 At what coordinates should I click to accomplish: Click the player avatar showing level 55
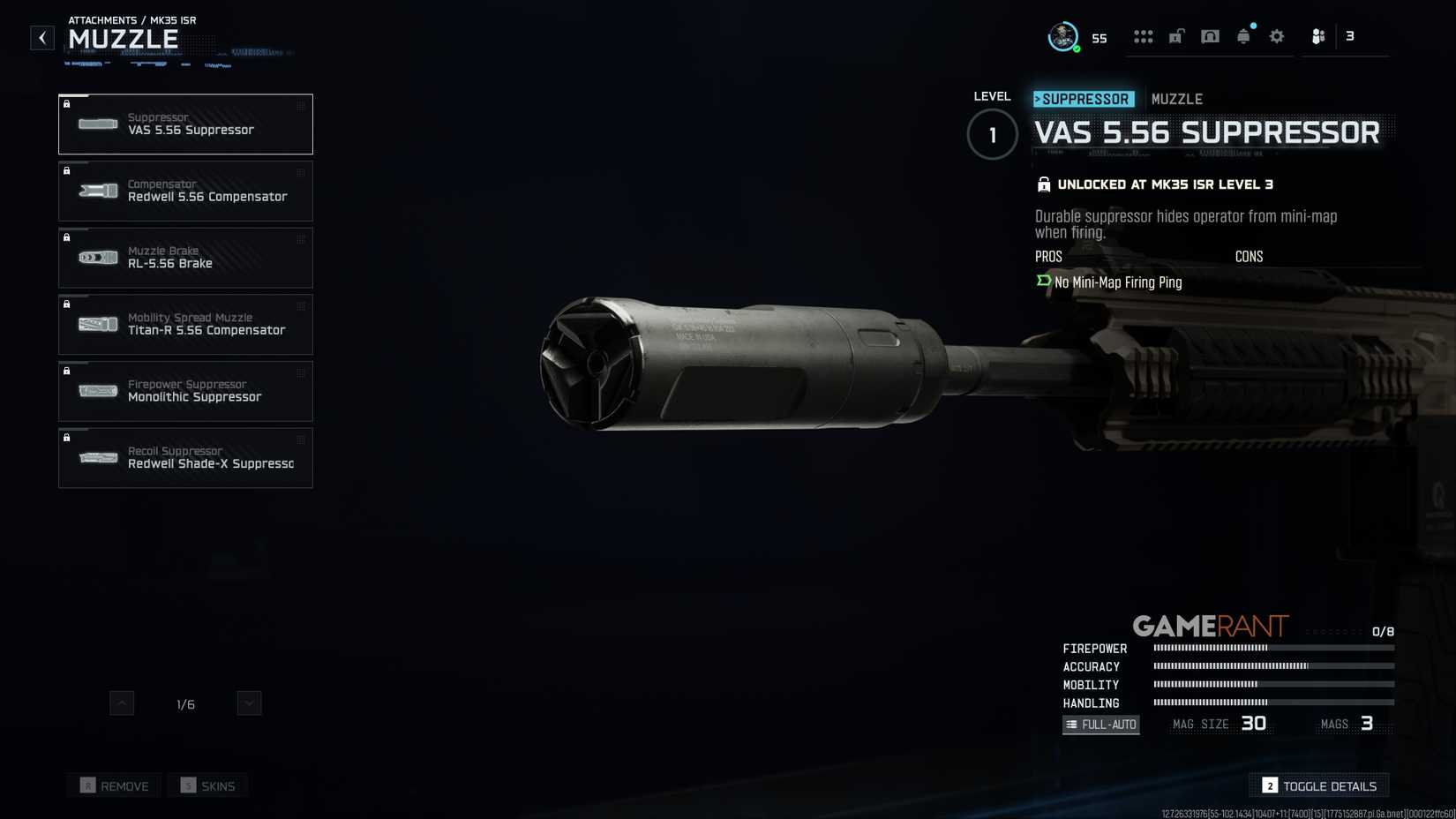point(1062,36)
